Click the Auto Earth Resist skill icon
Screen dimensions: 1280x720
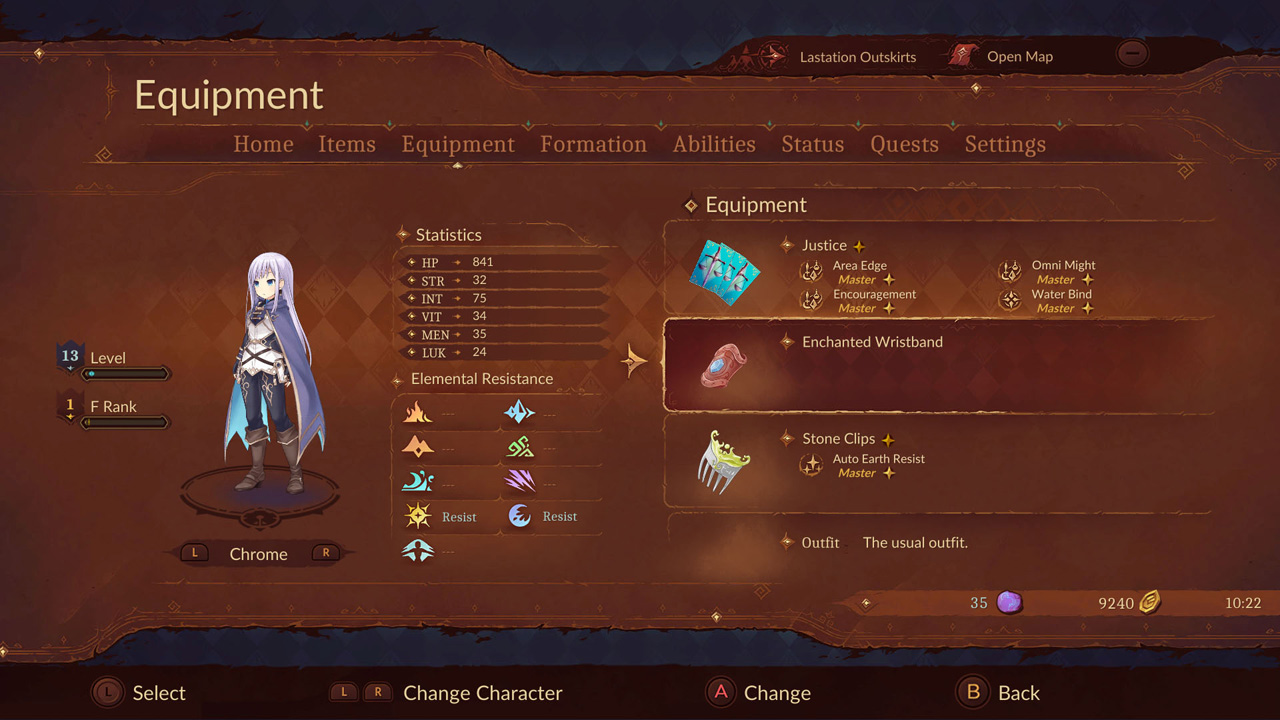pyautogui.click(x=811, y=464)
